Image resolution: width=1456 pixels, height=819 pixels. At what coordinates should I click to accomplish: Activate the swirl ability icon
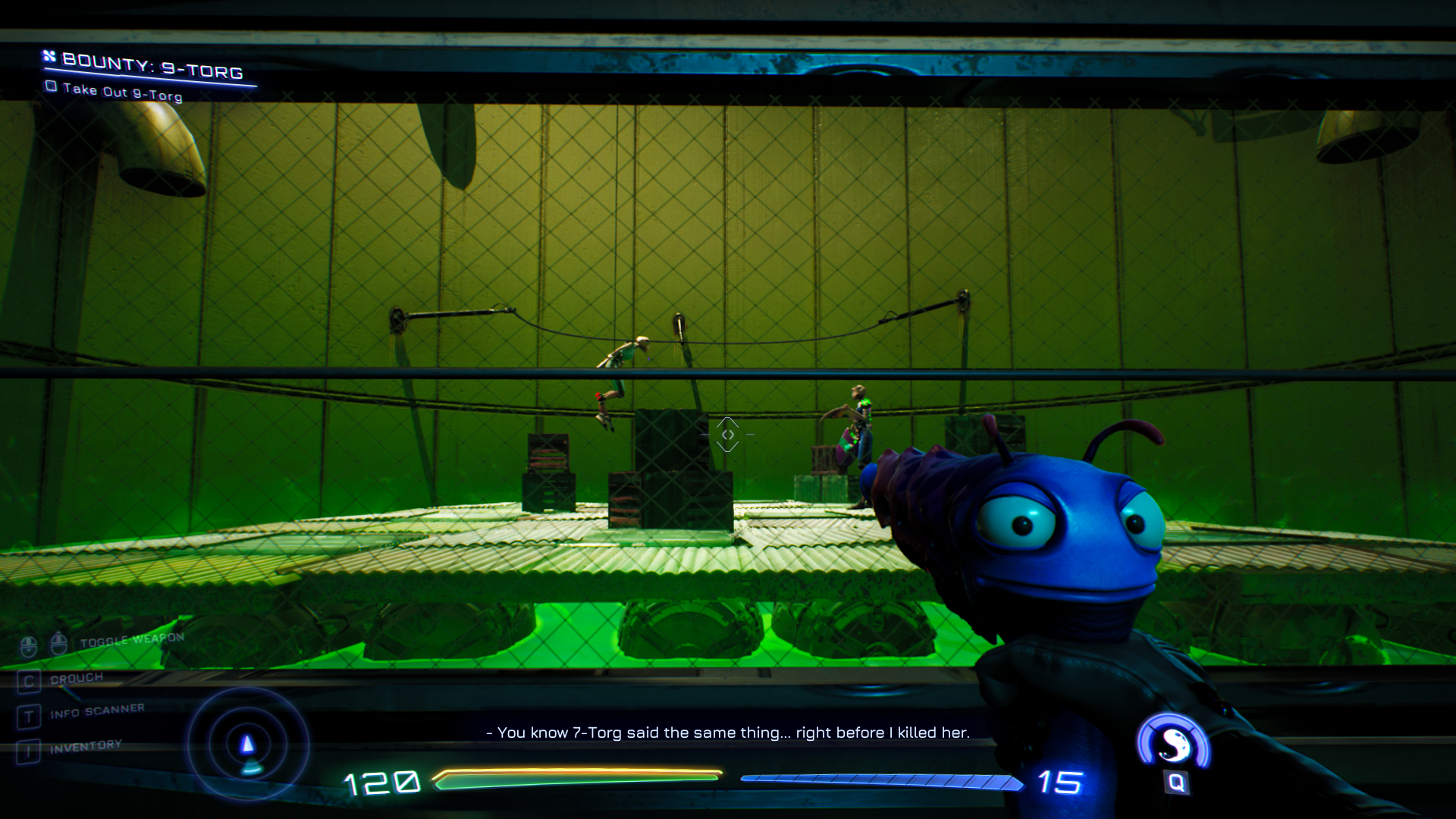(1174, 744)
